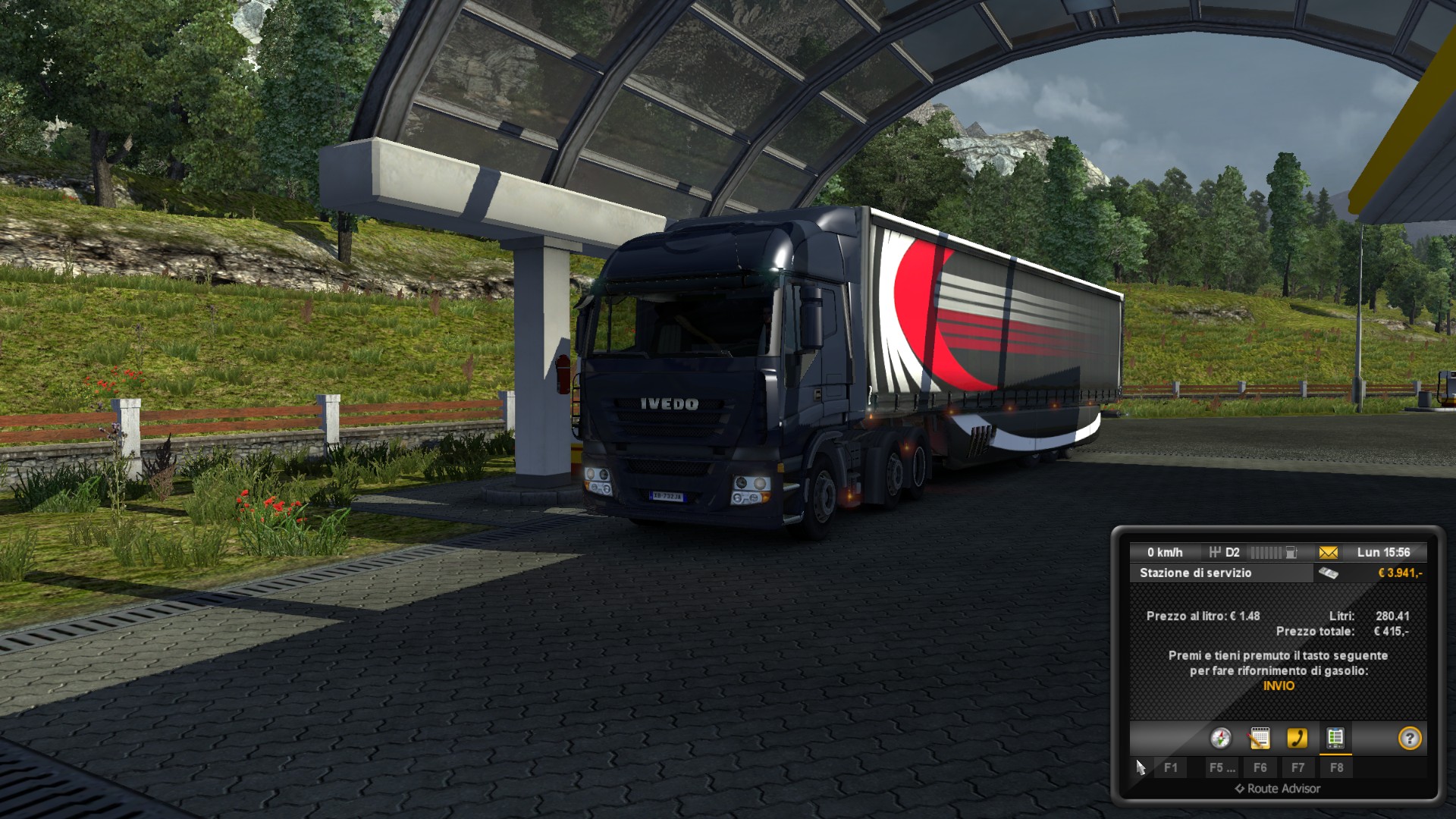Select the info list tab
The width and height of the screenshot is (1456, 819).
coord(1335,738)
